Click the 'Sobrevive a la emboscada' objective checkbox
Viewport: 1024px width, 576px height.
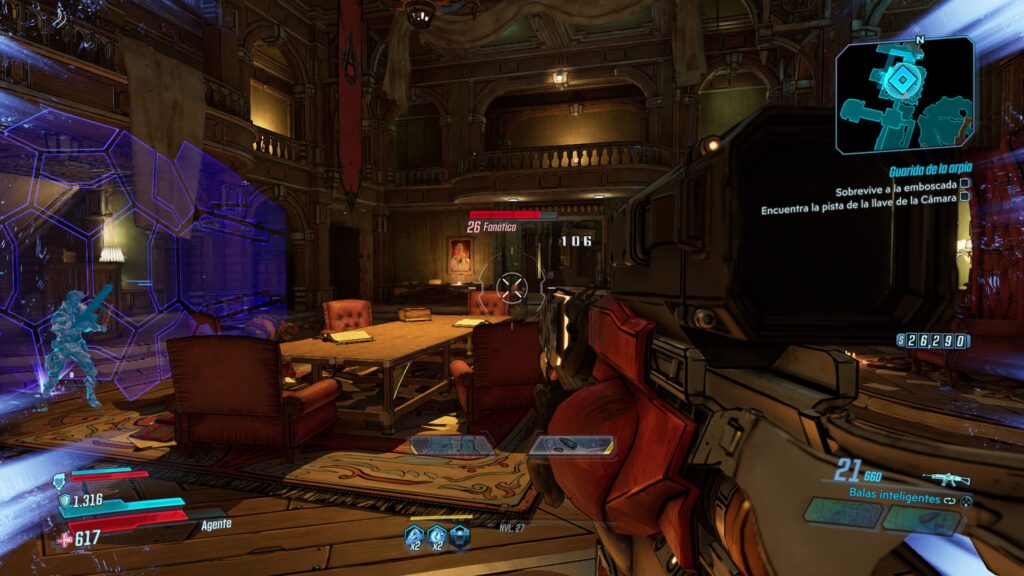click(965, 185)
